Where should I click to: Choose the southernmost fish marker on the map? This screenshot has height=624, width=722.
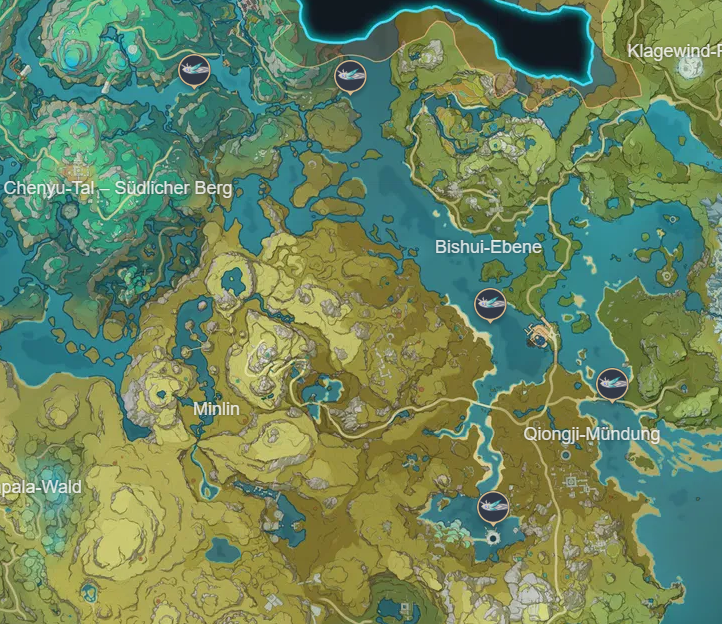492,507
